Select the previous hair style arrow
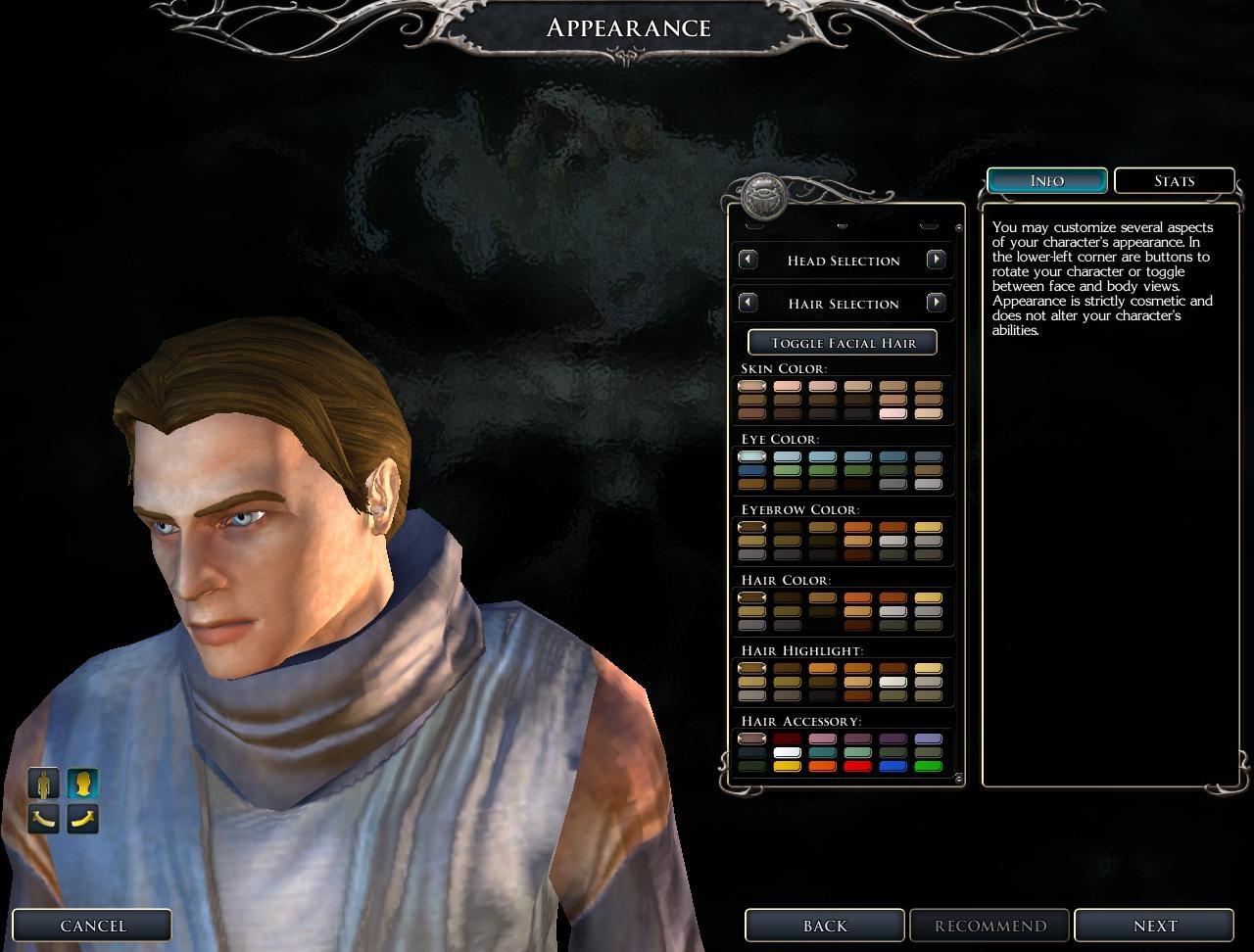1254x952 pixels. click(x=748, y=303)
